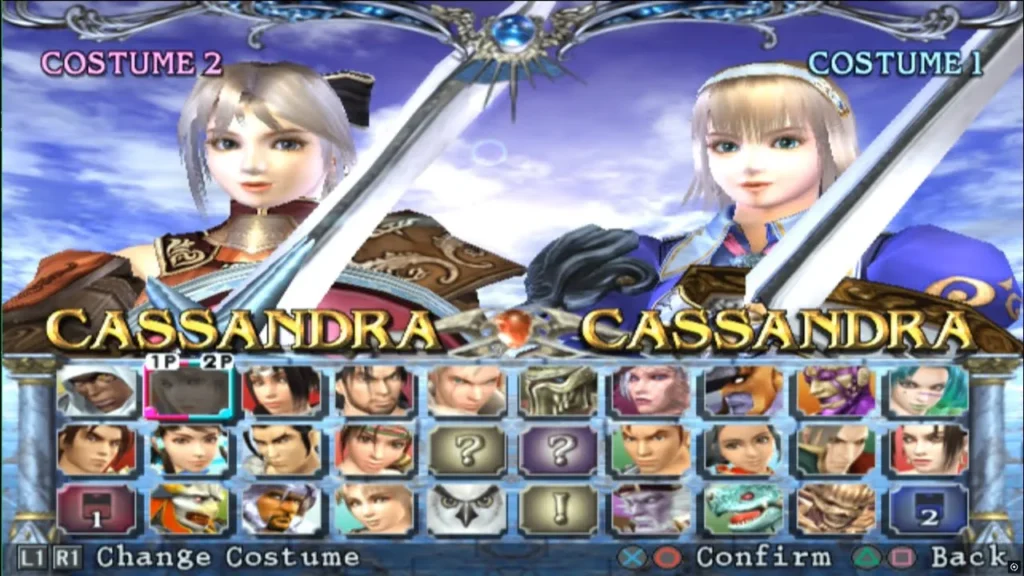This screenshot has height=576, width=1024.
Task: Select the hooded Zasalamel portrait
Action: (x=100, y=391)
